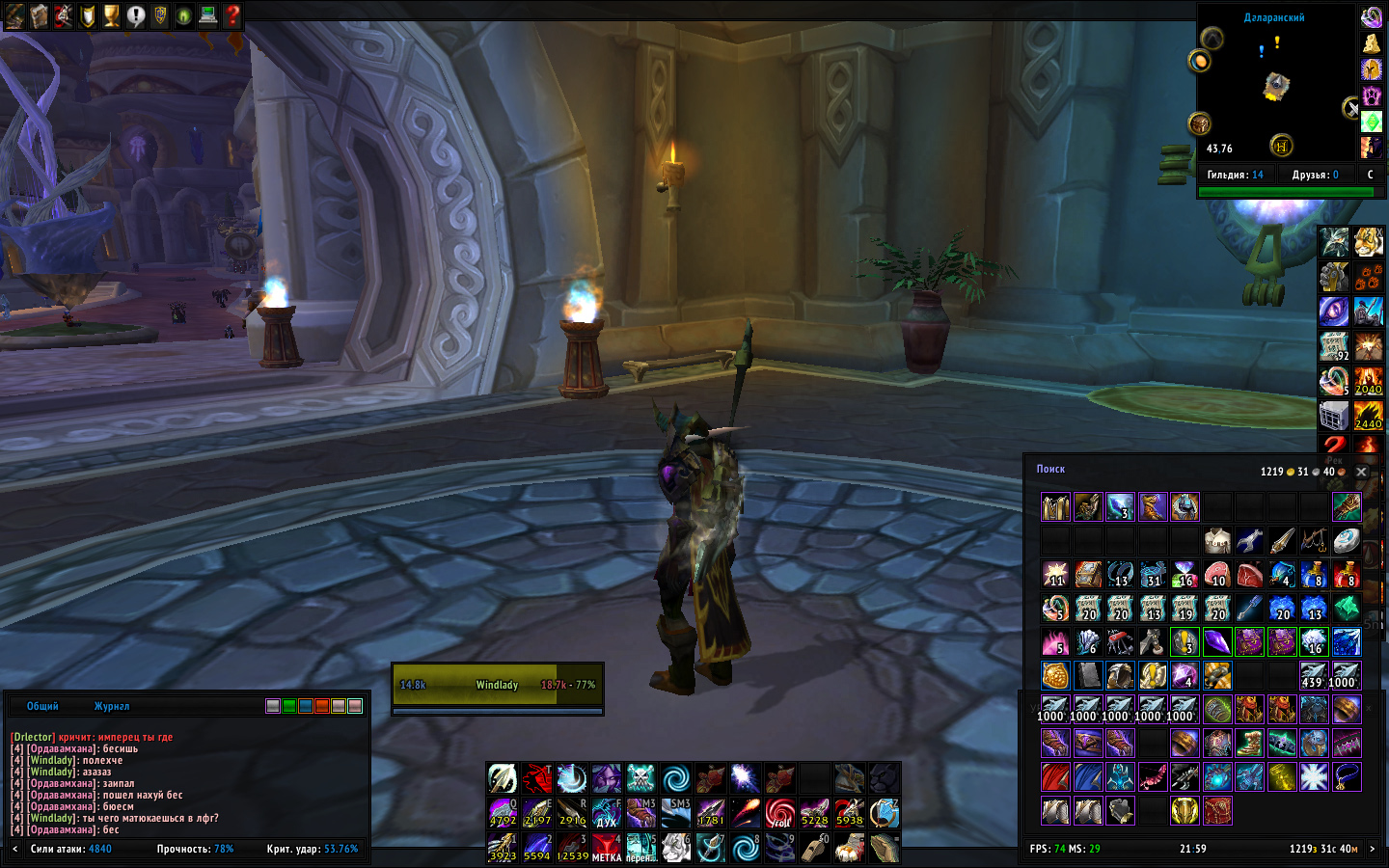The height and width of the screenshot is (868, 1389).
Task: Use the whistle ability on key 0
Action: [814, 848]
